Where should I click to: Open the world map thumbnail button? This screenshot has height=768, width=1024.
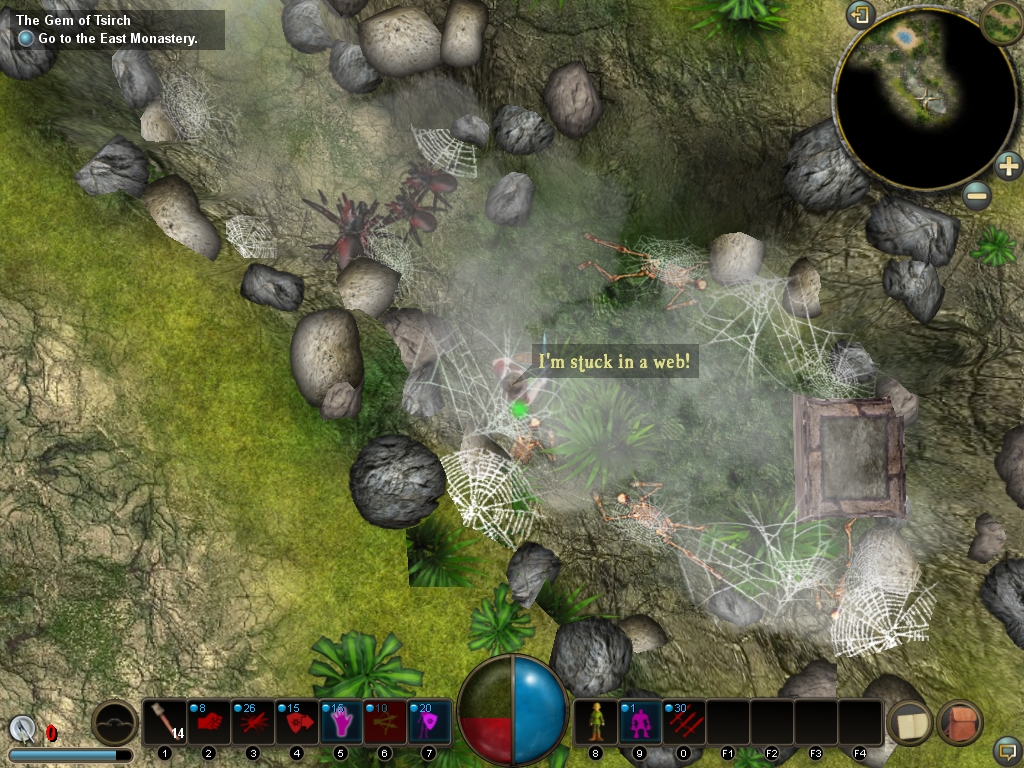[x=1001, y=22]
